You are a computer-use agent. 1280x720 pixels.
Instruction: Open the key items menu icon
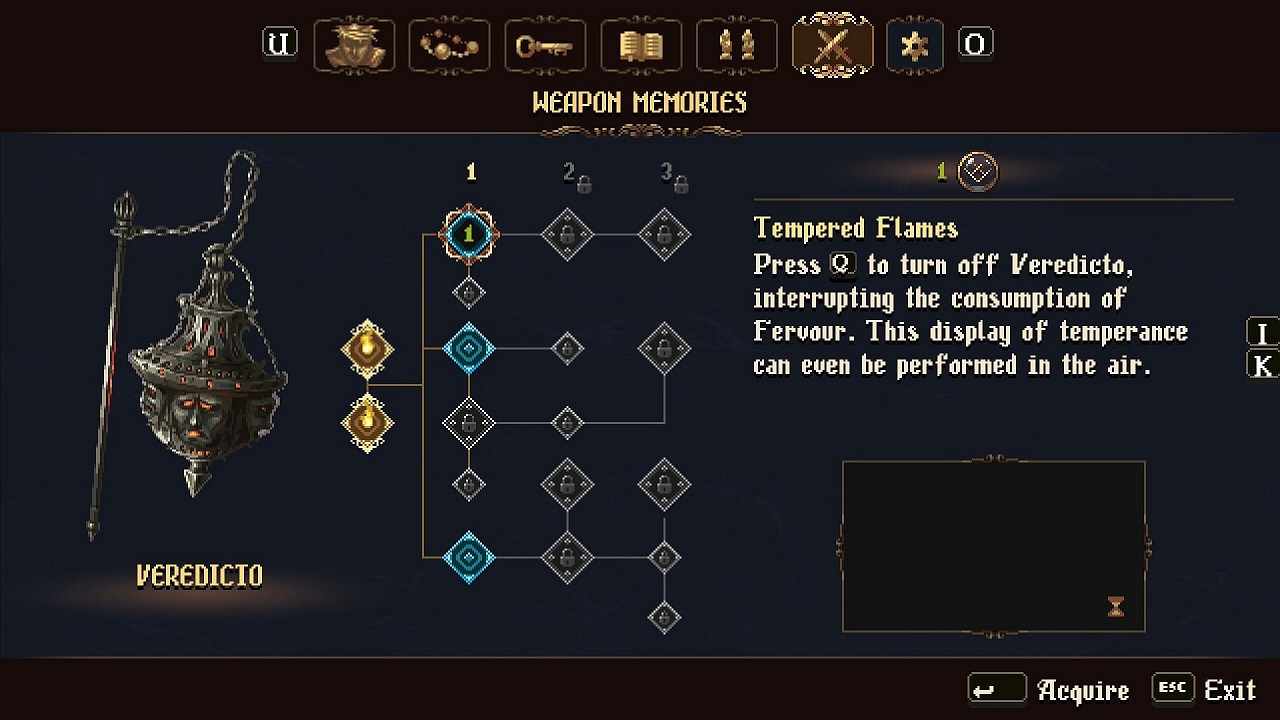pos(545,45)
